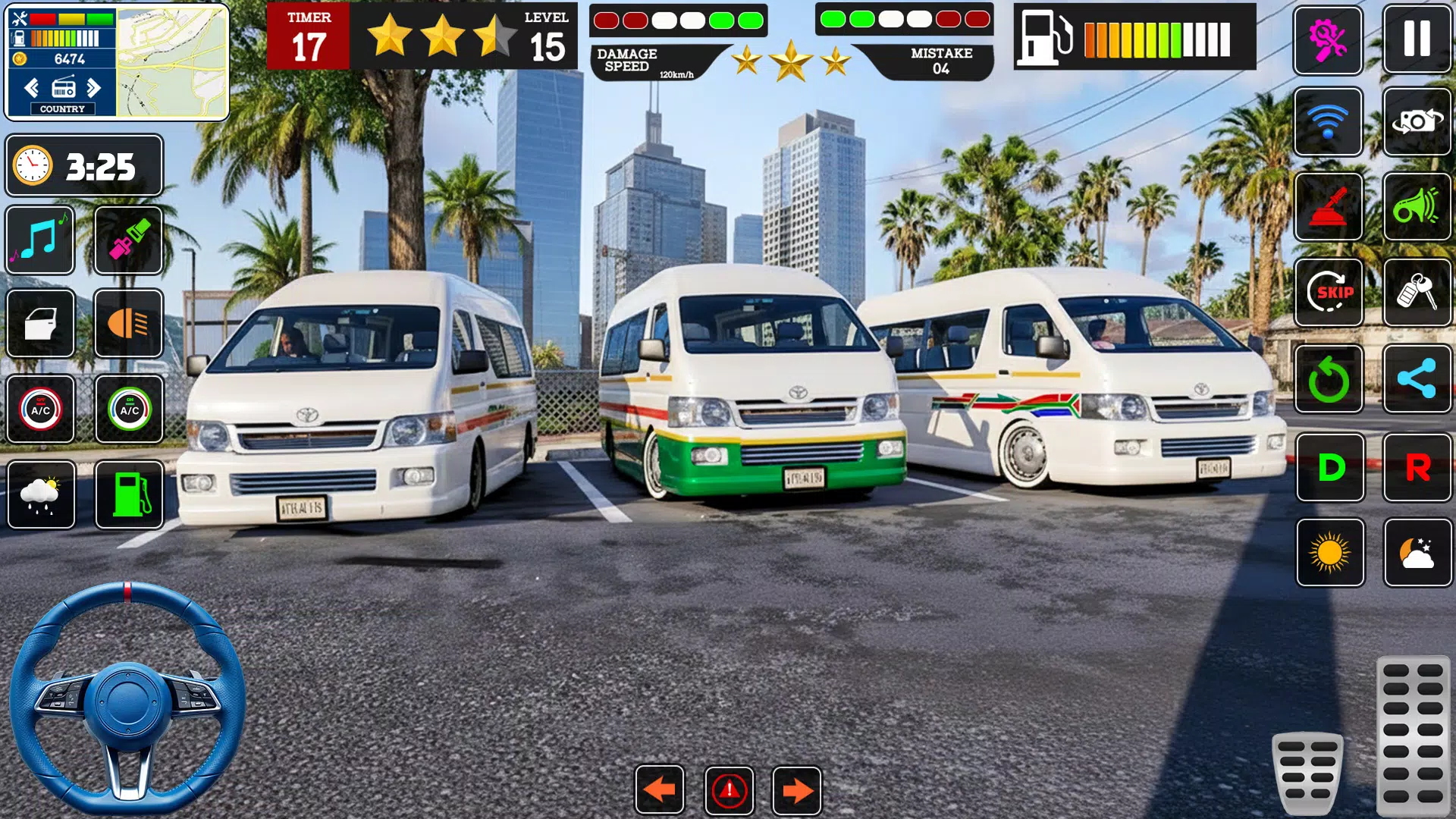Turn on the headlights

pyautogui.click(x=129, y=323)
